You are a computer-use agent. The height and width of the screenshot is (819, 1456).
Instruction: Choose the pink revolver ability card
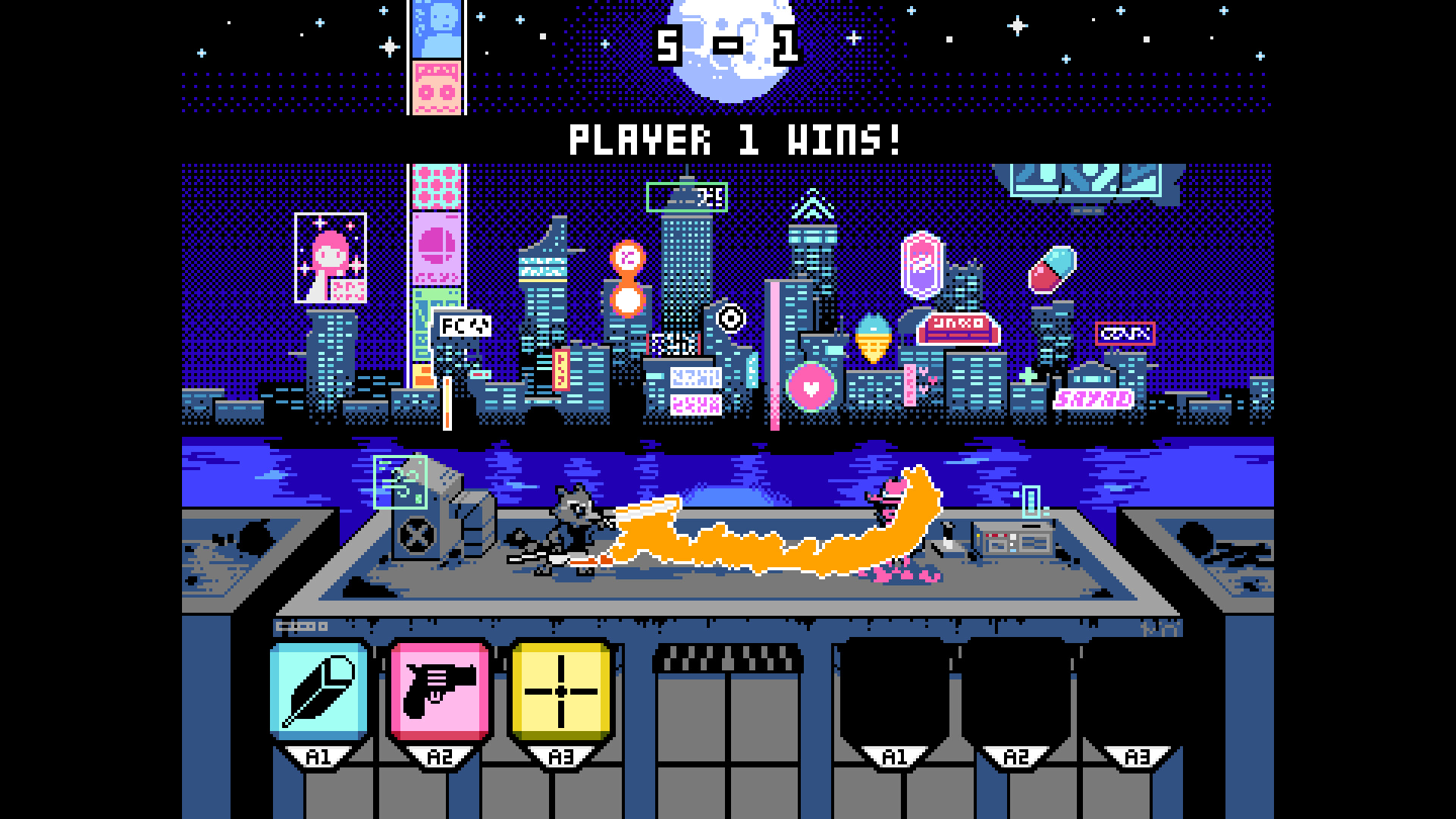click(440, 691)
